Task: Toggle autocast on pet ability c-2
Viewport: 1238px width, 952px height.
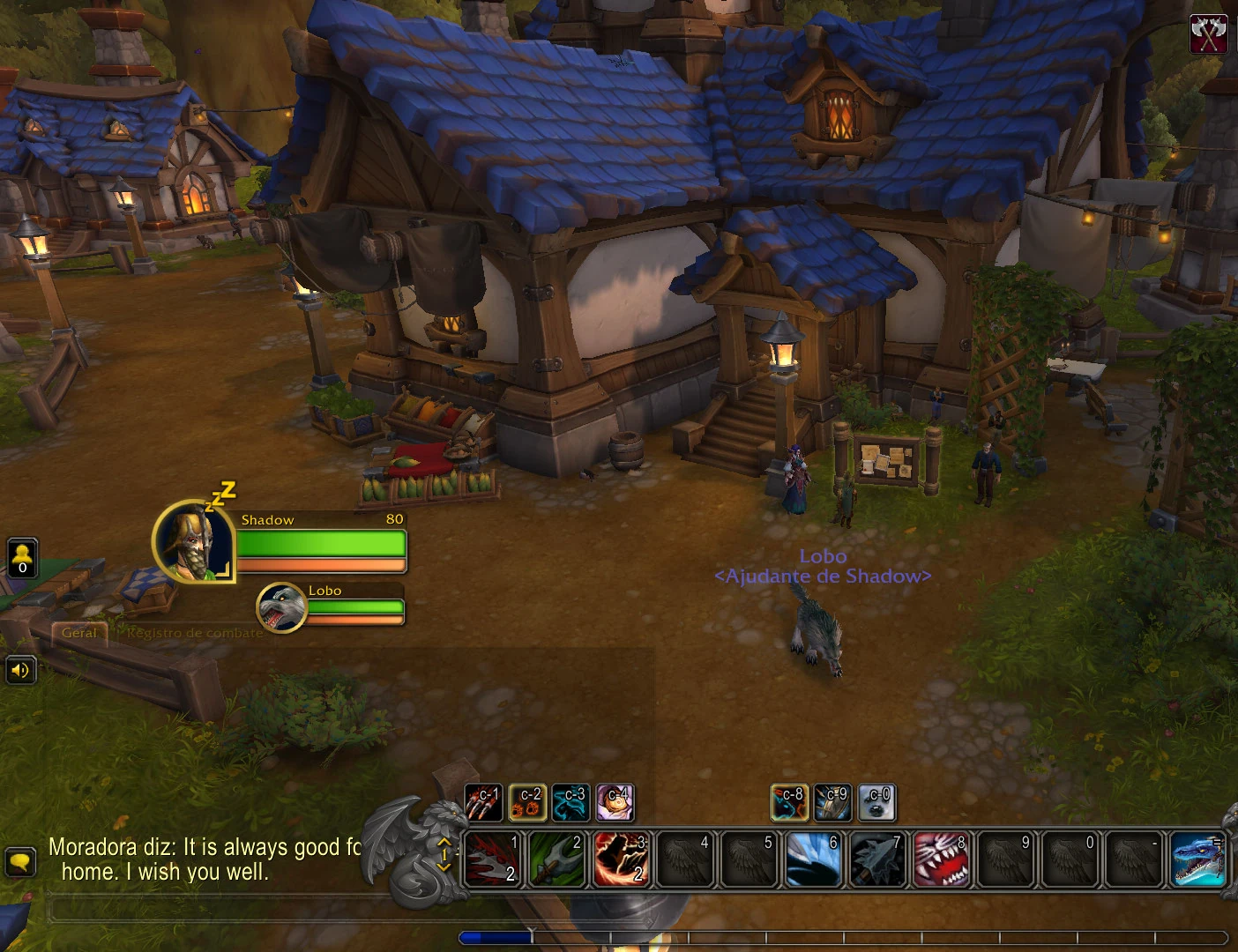Action: (x=528, y=802)
